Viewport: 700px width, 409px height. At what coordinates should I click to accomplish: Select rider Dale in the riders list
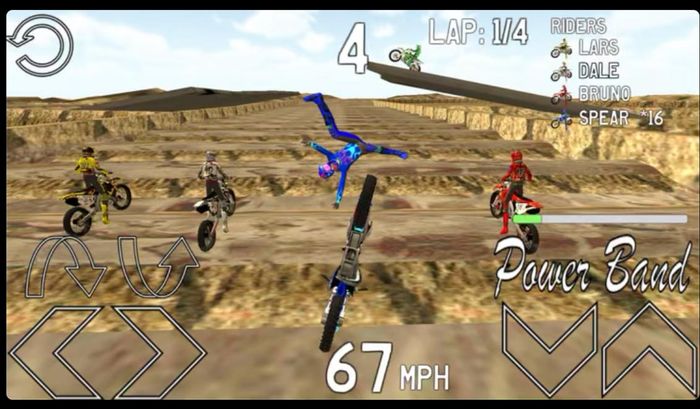point(596,71)
